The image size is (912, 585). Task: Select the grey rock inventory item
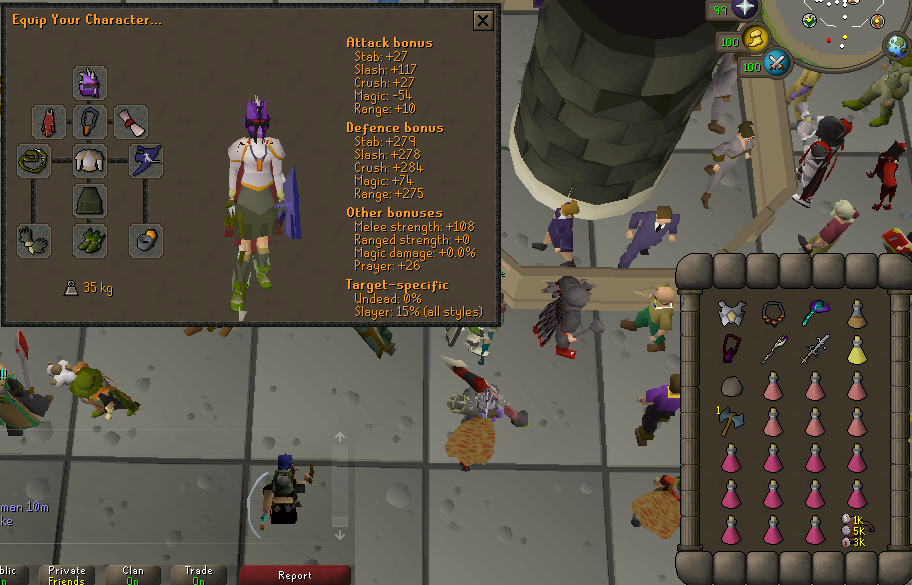pos(731,387)
